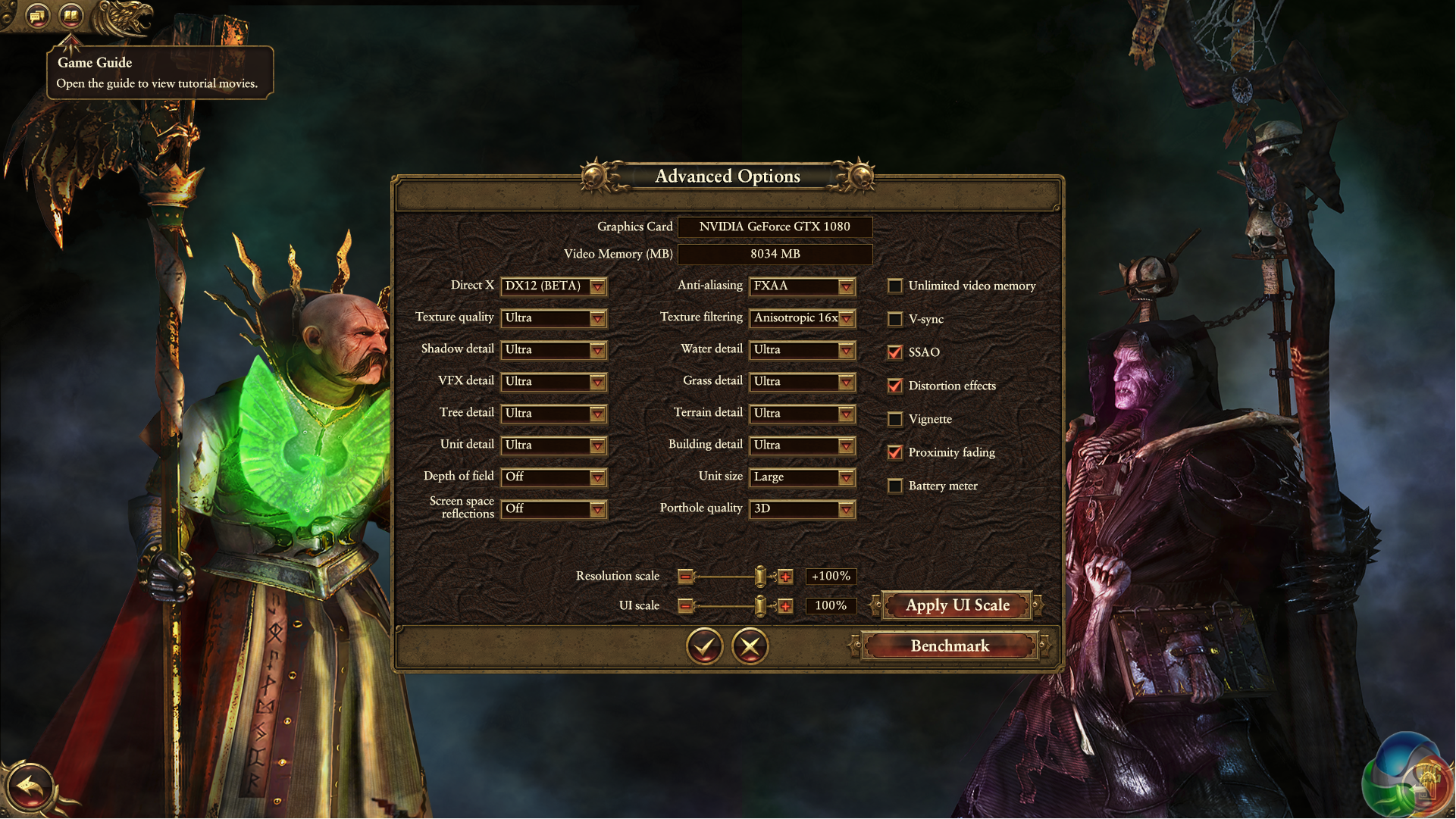
Task: Increase UI scale with plus button
Action: (785, 607)
